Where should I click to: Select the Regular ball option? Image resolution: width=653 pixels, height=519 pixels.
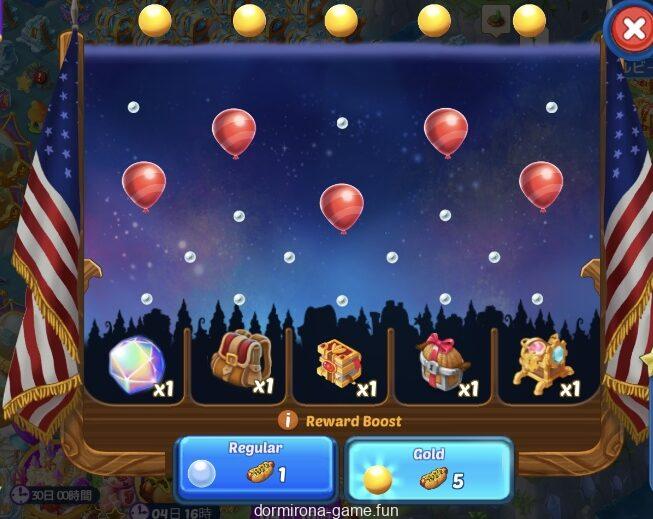tap(255, 467)
